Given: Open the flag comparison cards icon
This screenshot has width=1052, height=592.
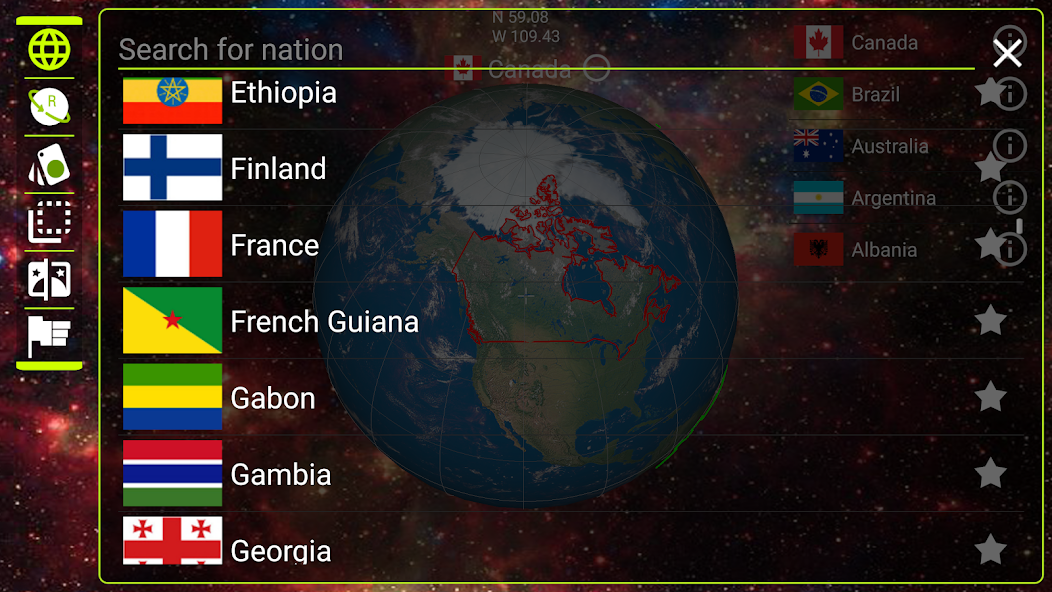Looking at the screenshot, I should 49,278.
